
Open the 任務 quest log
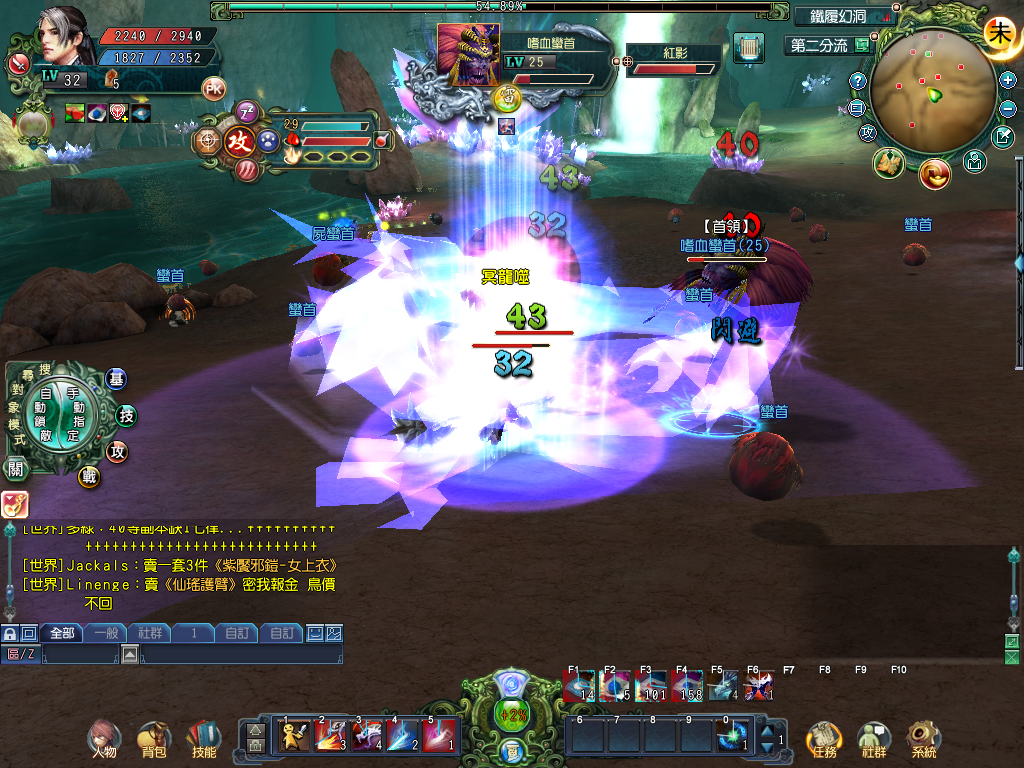click(823, 738)
